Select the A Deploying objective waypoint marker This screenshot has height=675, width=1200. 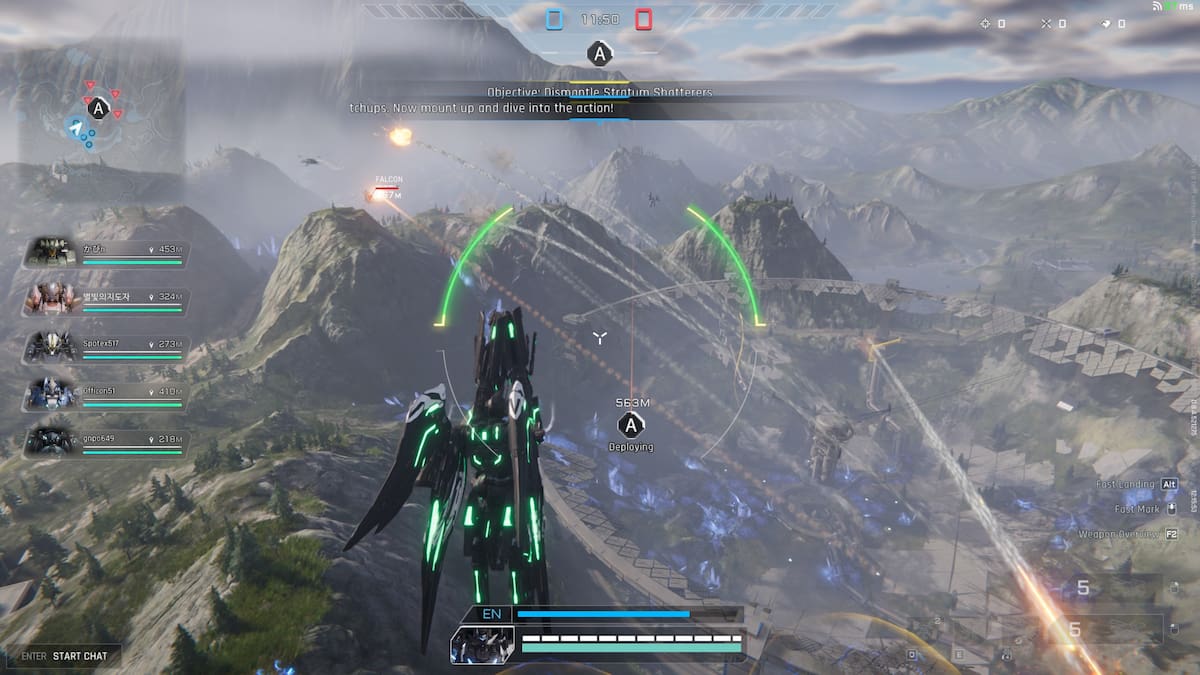click(632, 427)
